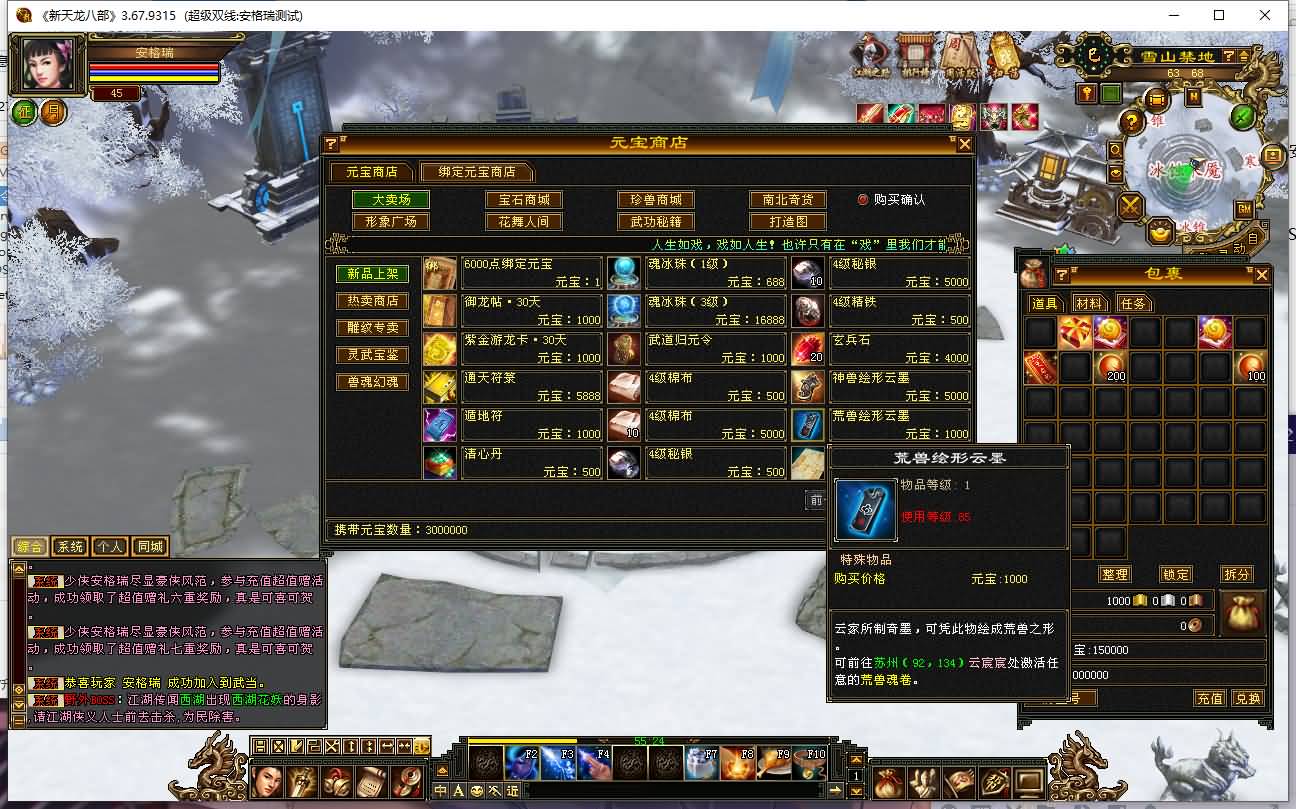Select the 御龙帖·30天 item icon
The height and width of the screenshot is (809, 1296).
pyautogui.click(x=440, y=312)
